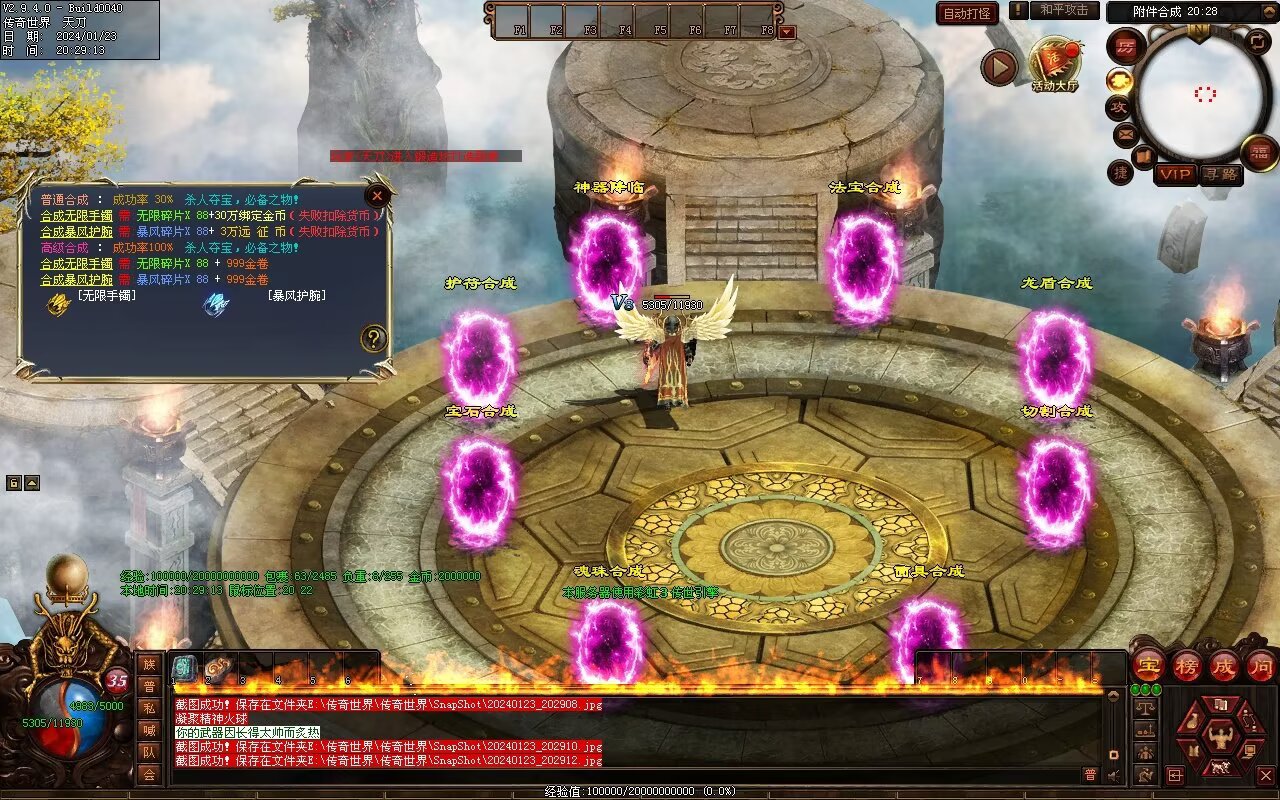Click the round play arrow button

coord(998,67)
